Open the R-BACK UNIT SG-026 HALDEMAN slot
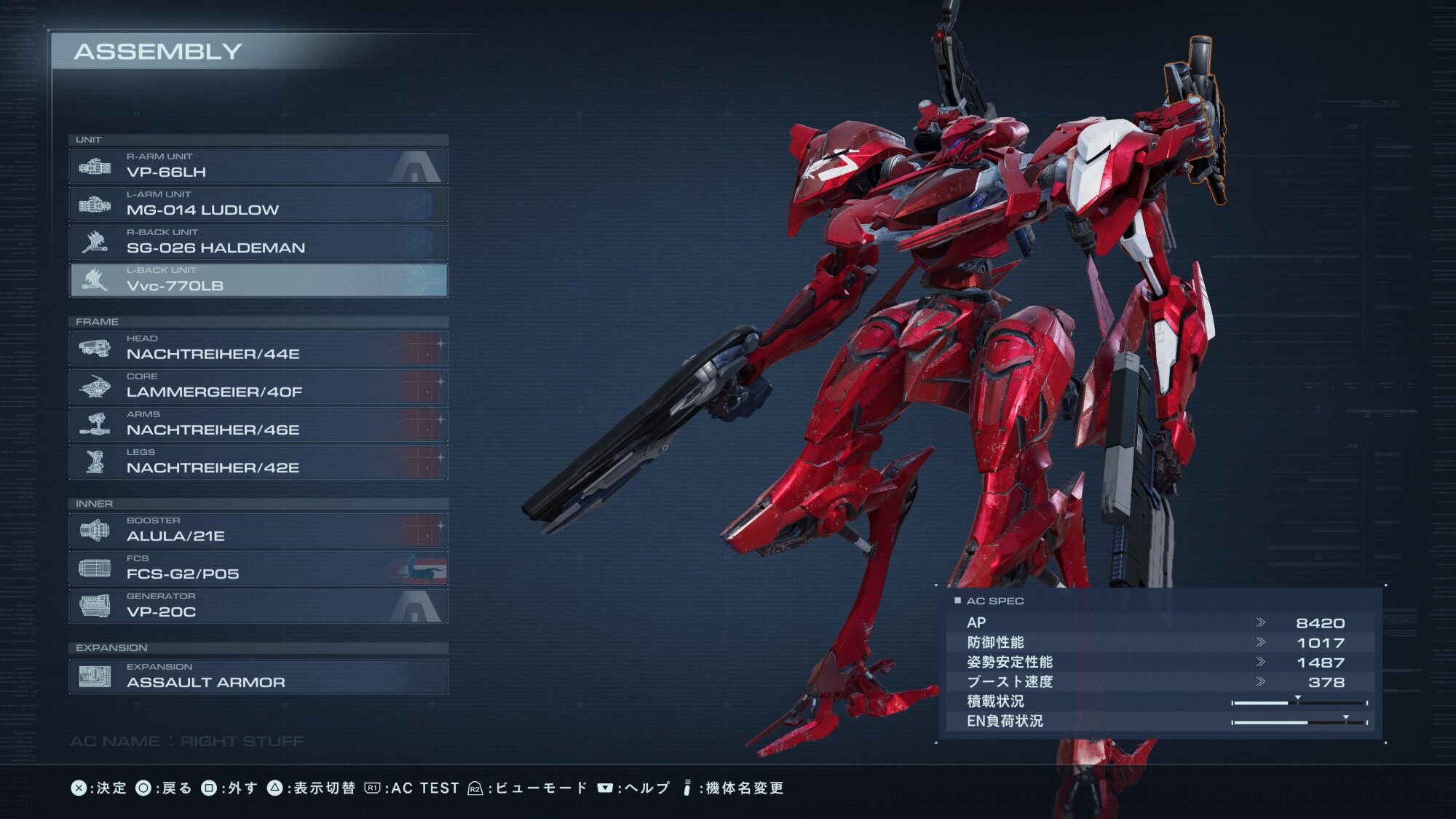 tap(258, 242)
